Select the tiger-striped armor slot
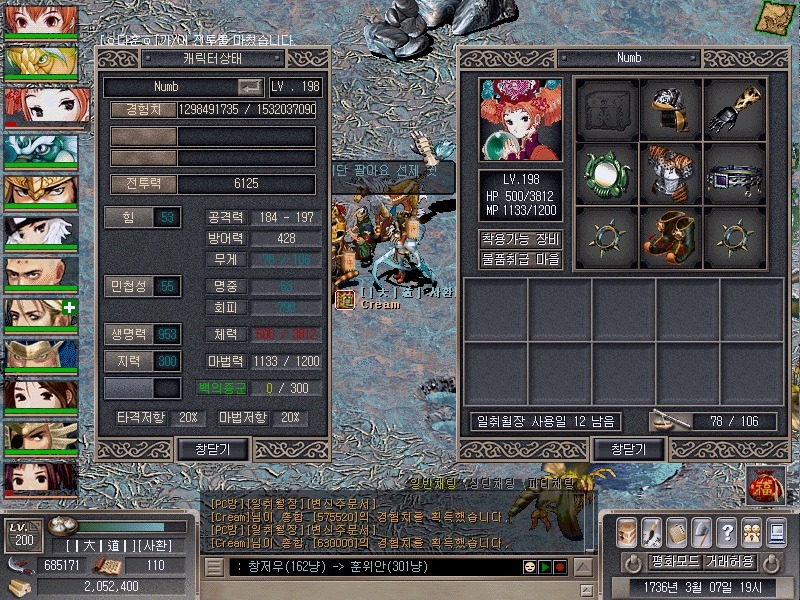The height and width of the screenshot is (600, 800). coord(671,172)
